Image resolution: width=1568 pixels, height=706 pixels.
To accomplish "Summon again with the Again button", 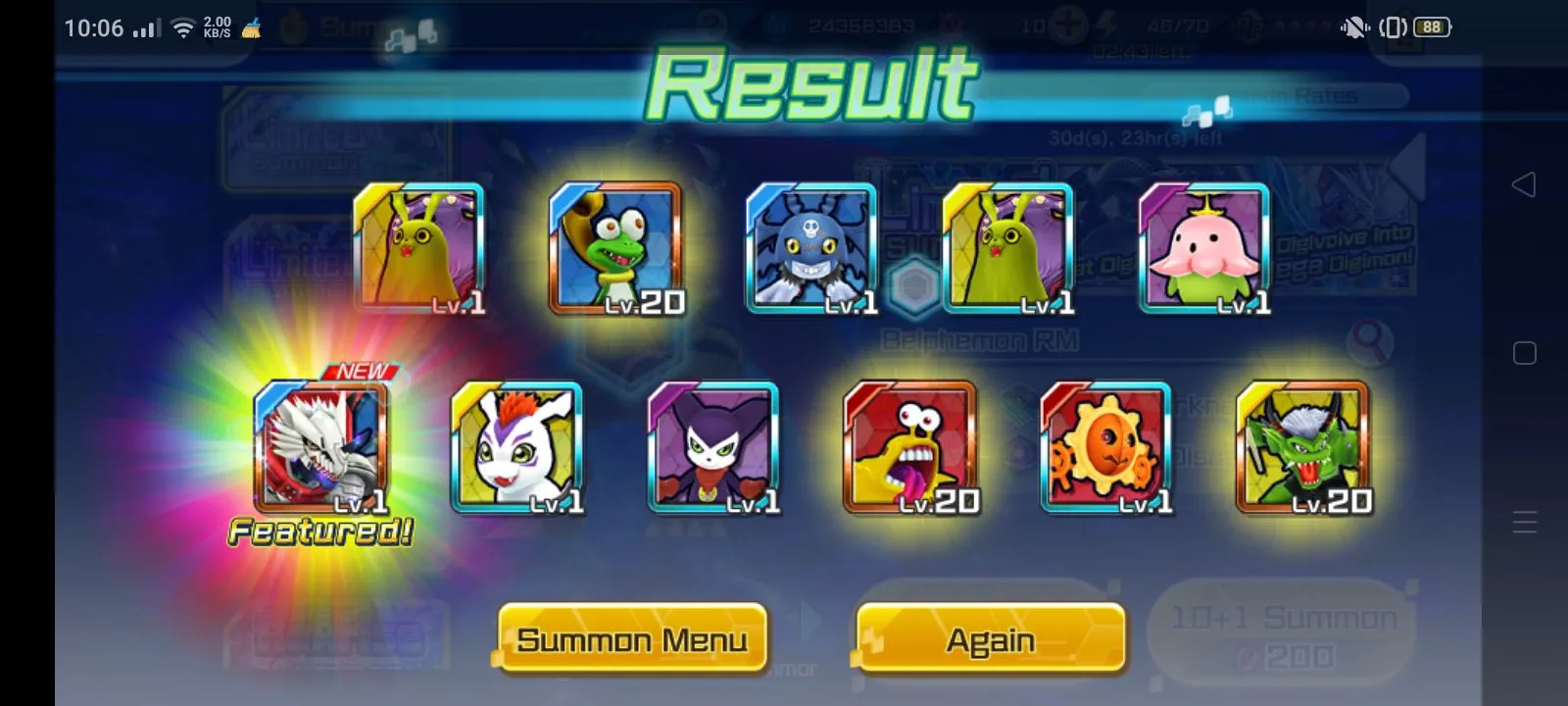I will click(990, 639).
